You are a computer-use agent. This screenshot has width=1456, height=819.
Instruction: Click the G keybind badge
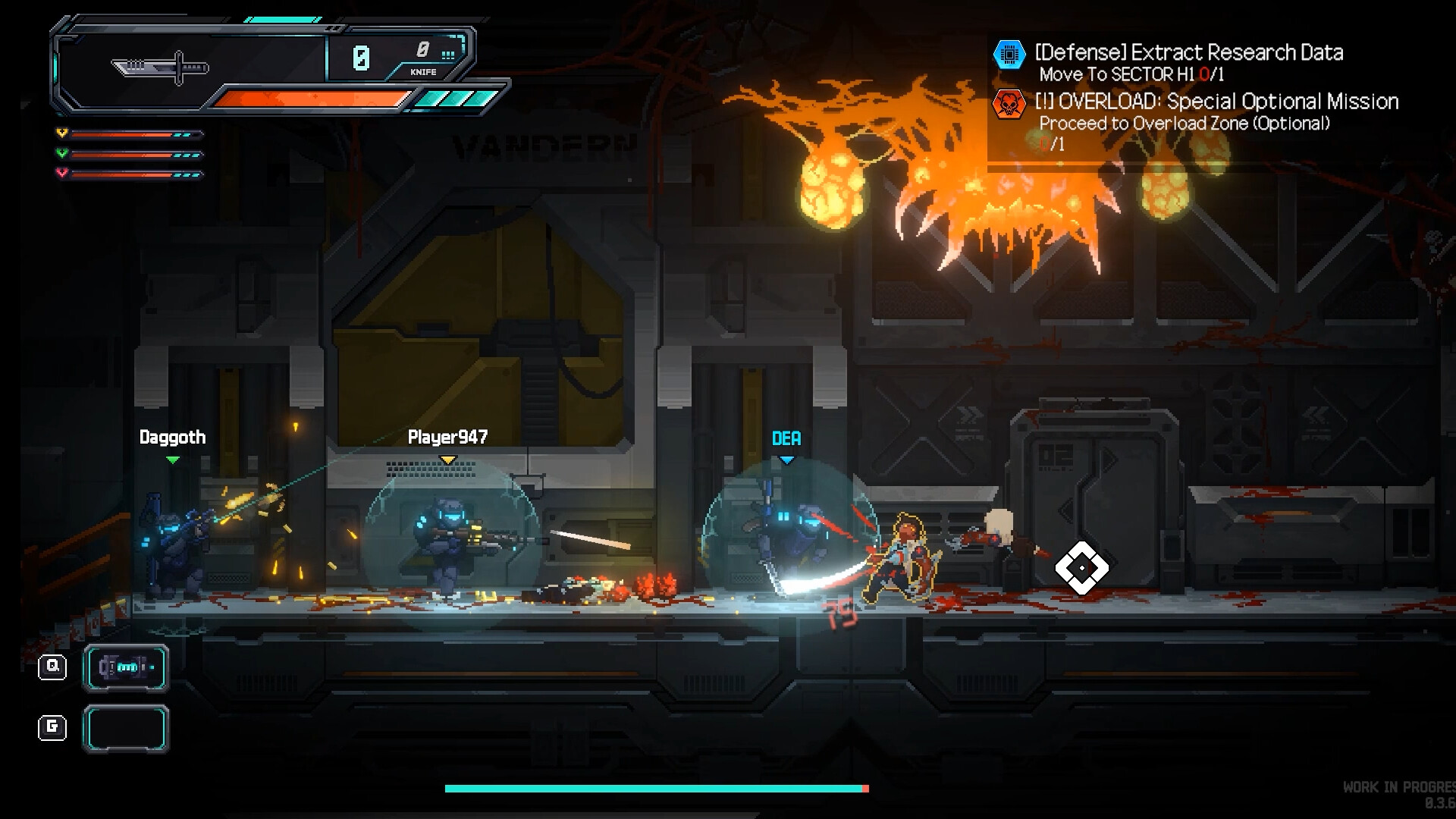pos(52,727)
